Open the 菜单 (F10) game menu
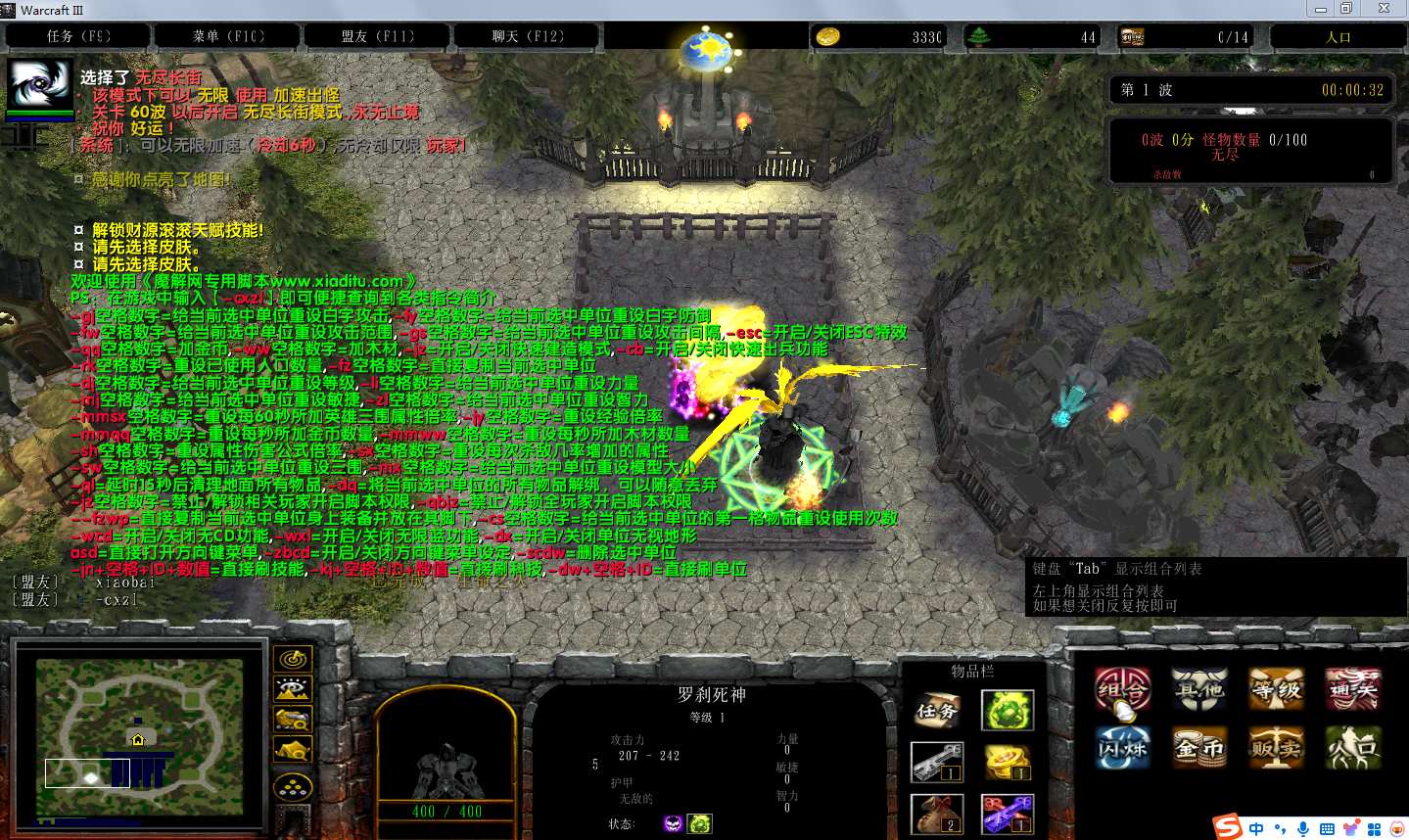Viewport: 1409px width, 840px height. click(x=228, y=36)
